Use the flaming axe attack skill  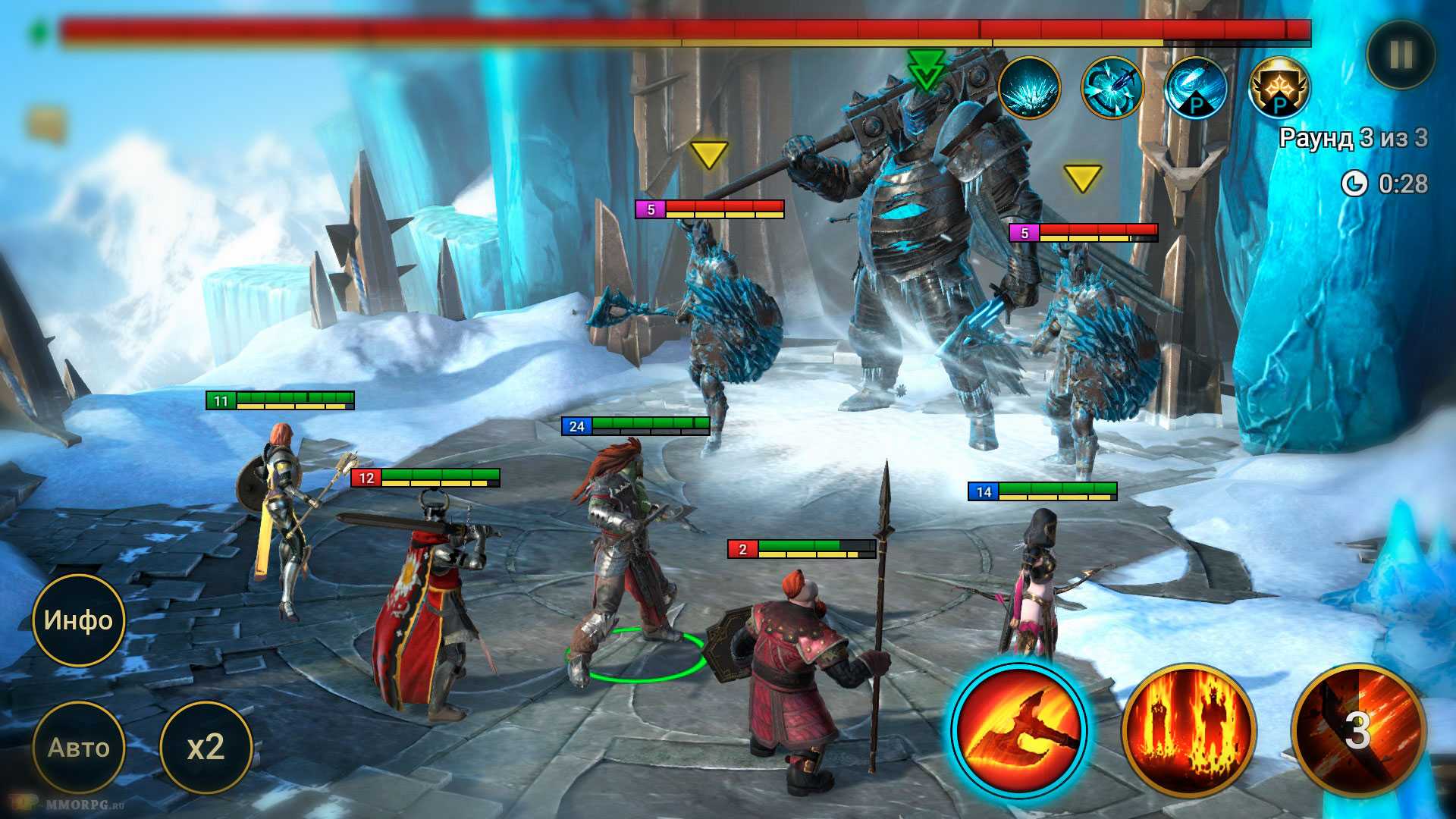(x=1018, y=729)
